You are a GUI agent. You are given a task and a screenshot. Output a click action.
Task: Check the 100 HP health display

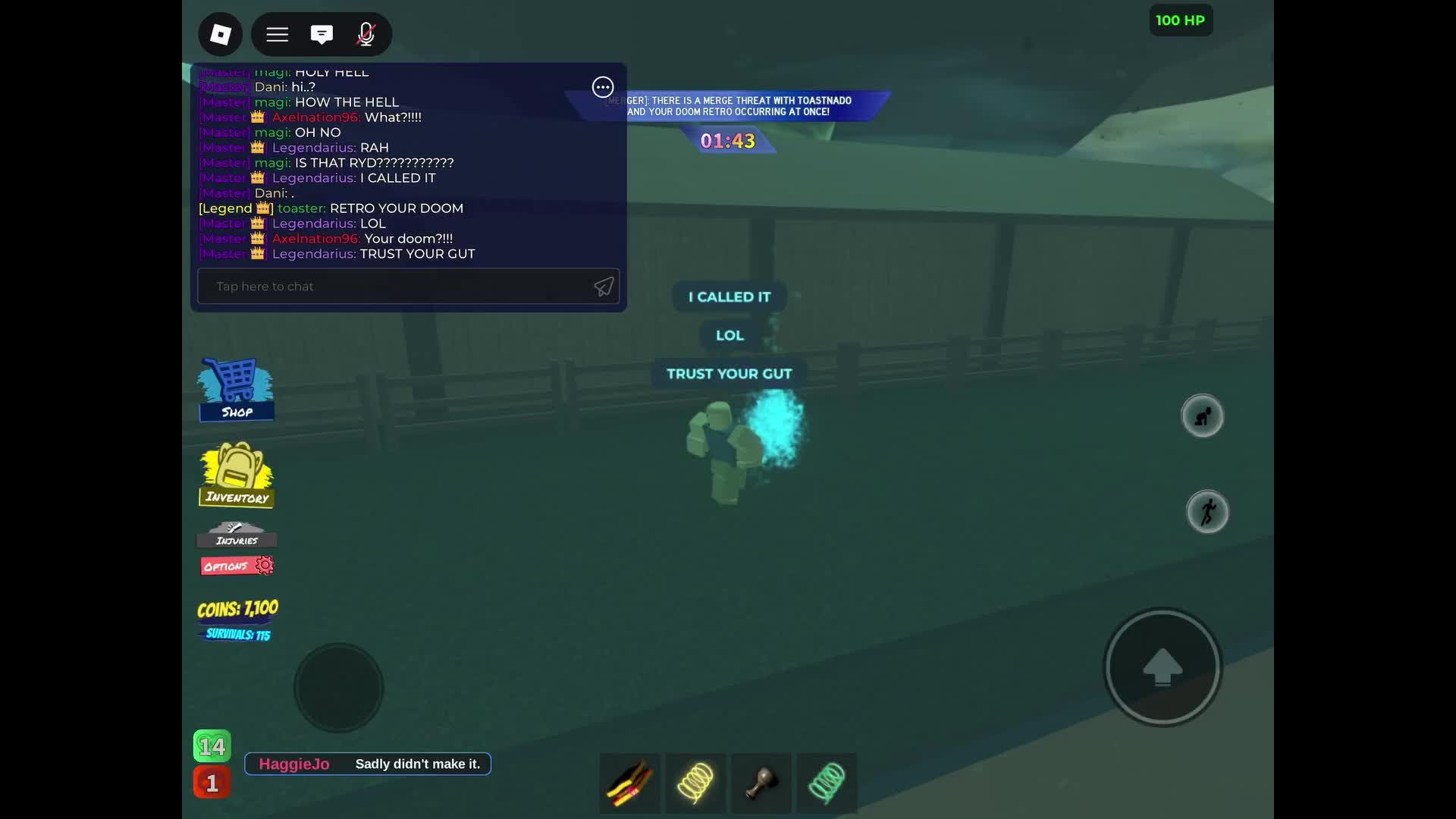click(1181, 20)
